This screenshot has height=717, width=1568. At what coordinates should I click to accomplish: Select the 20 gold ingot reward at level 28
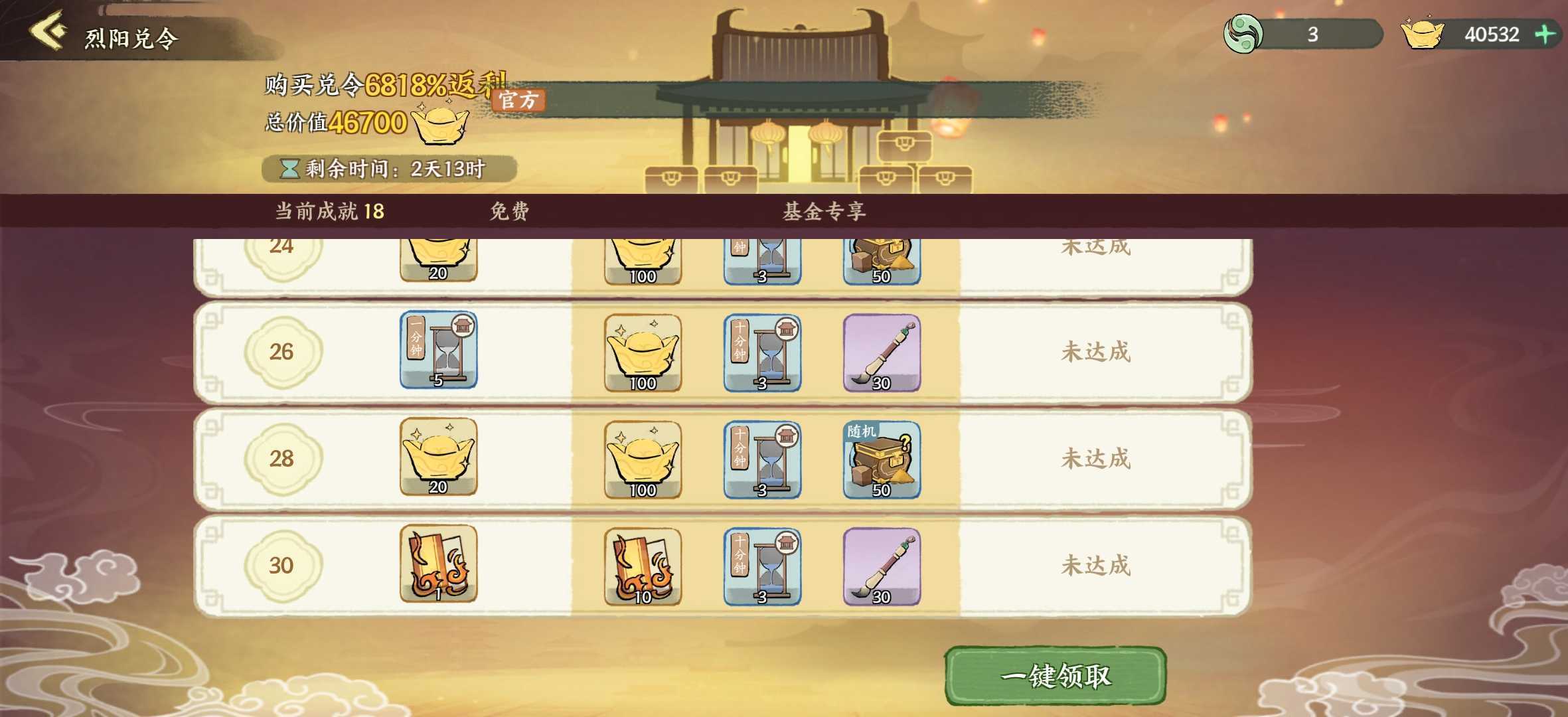[x=438, y=458]
